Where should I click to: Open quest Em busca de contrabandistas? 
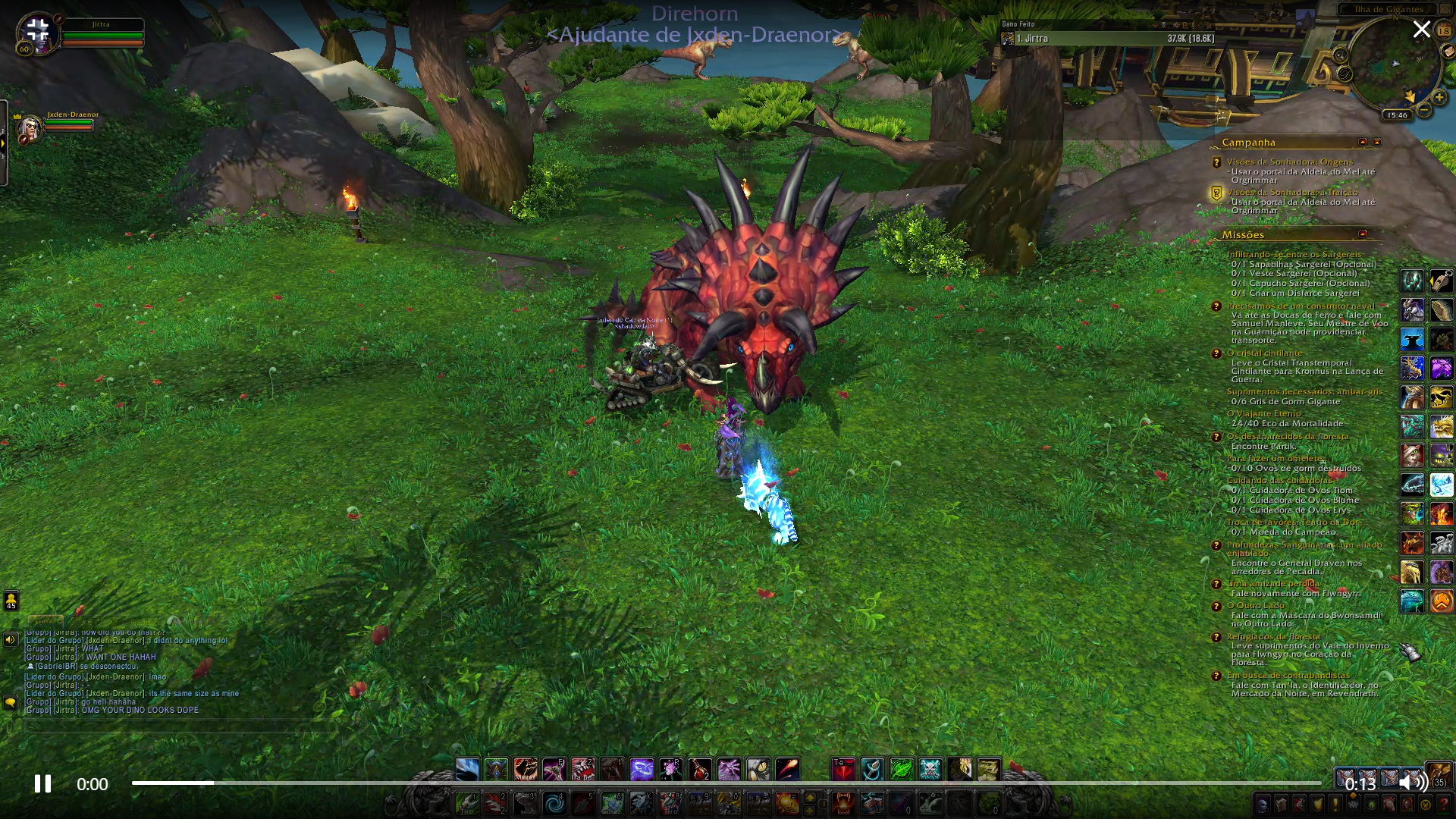click(1288, 675)
